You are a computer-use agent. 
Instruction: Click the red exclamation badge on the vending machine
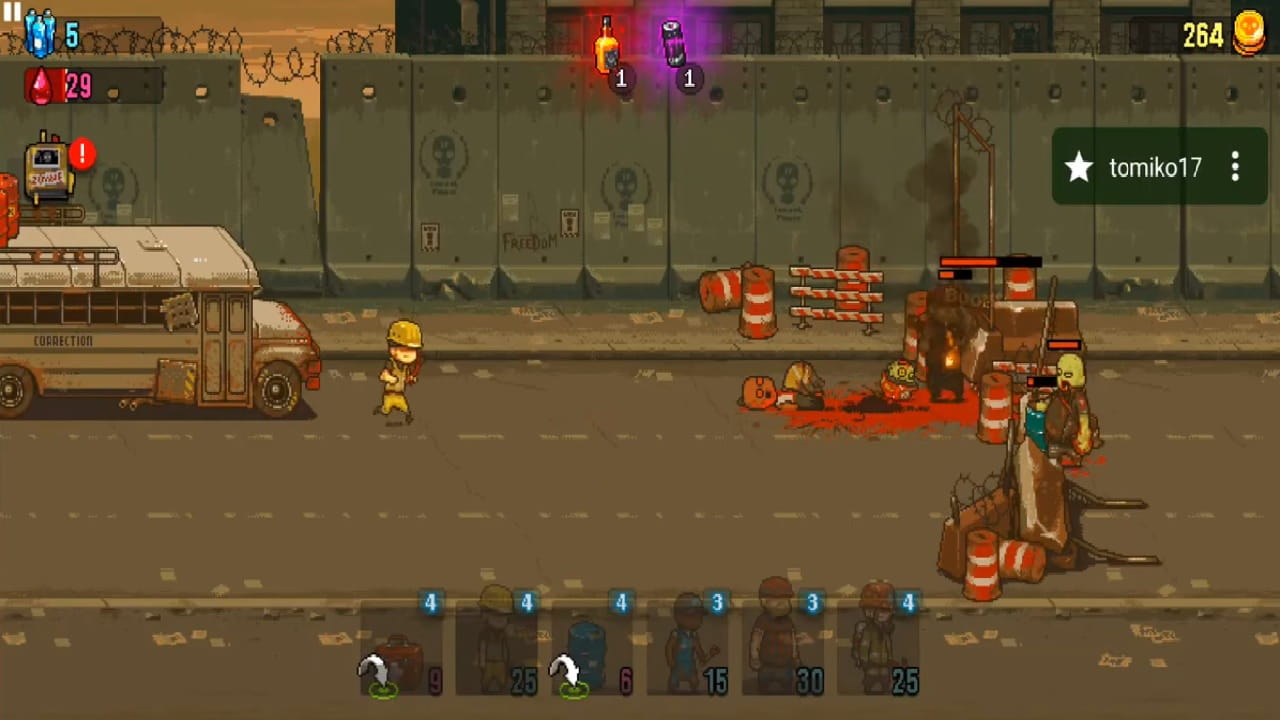click(x=81, y=154)
